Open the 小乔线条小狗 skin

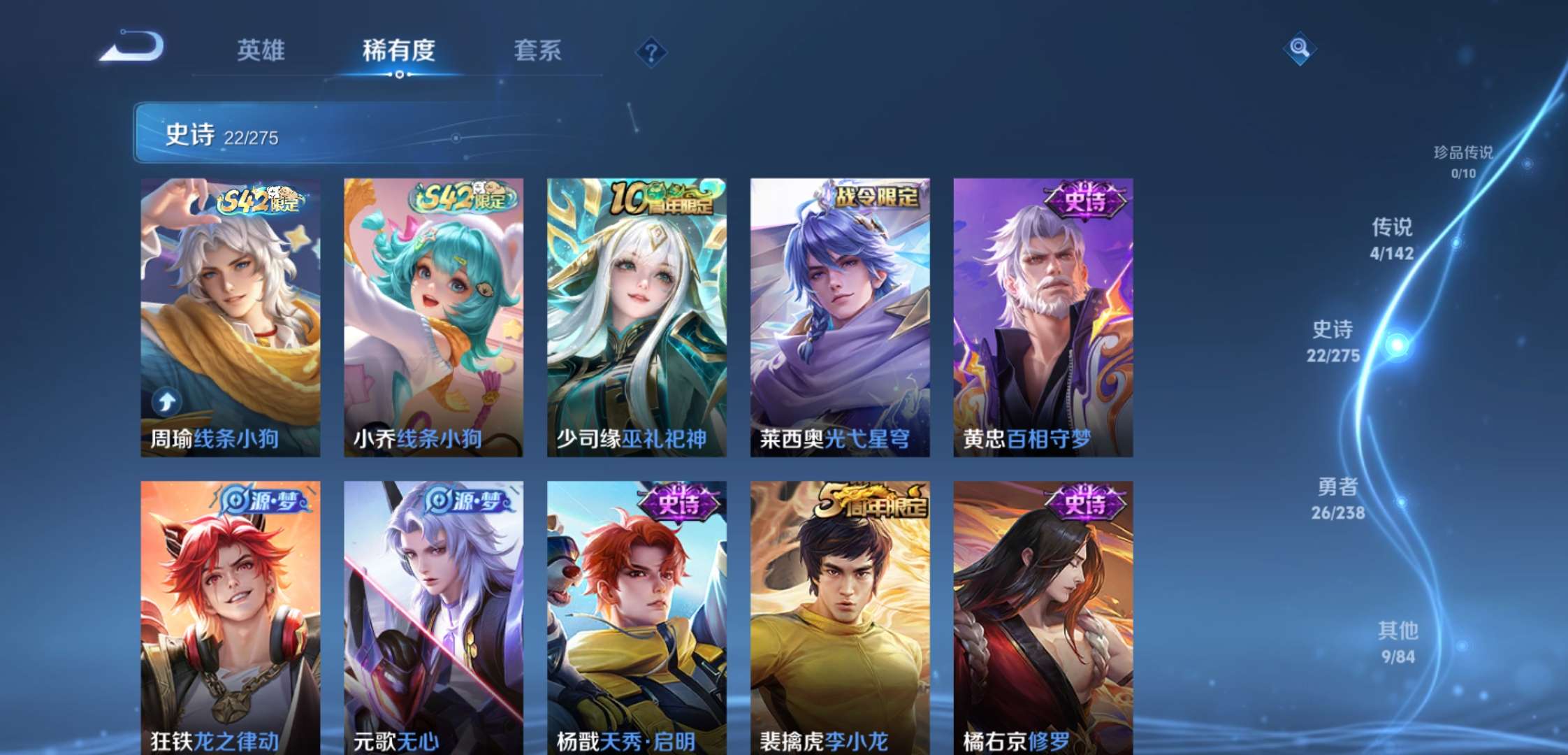click(x=433, y=315)
